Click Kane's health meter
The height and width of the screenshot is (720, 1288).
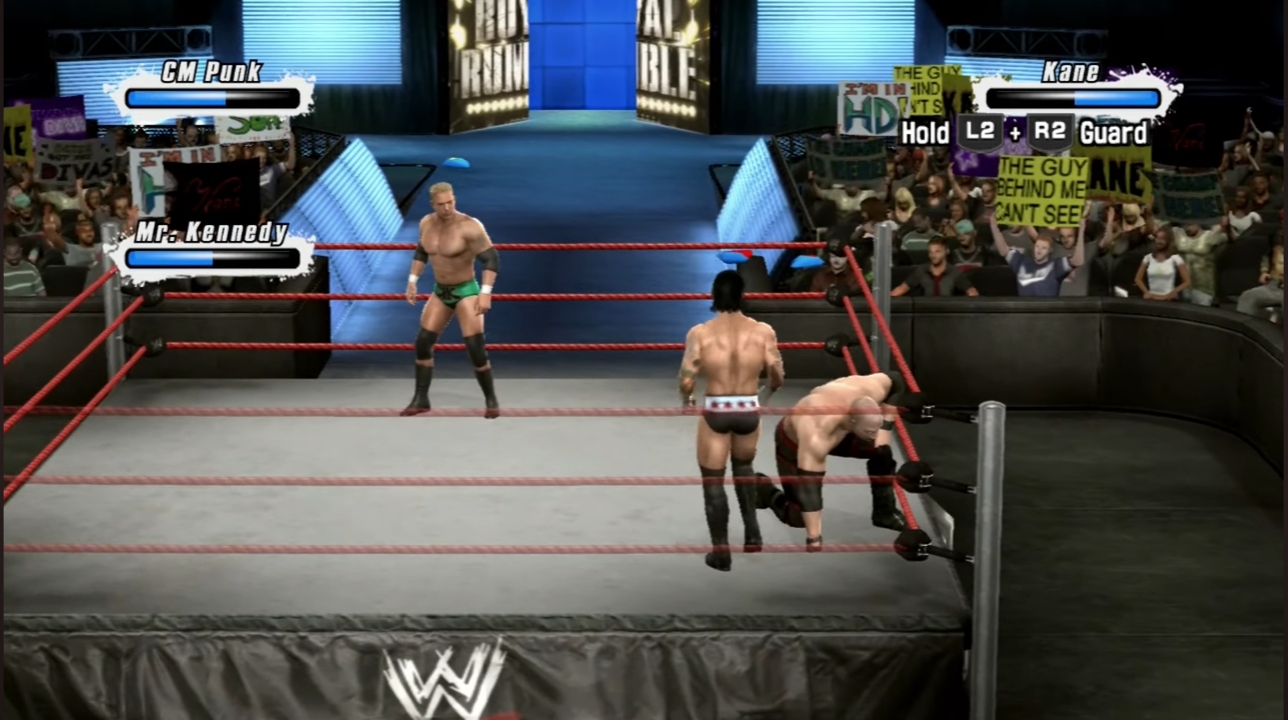pos(1072,97)
